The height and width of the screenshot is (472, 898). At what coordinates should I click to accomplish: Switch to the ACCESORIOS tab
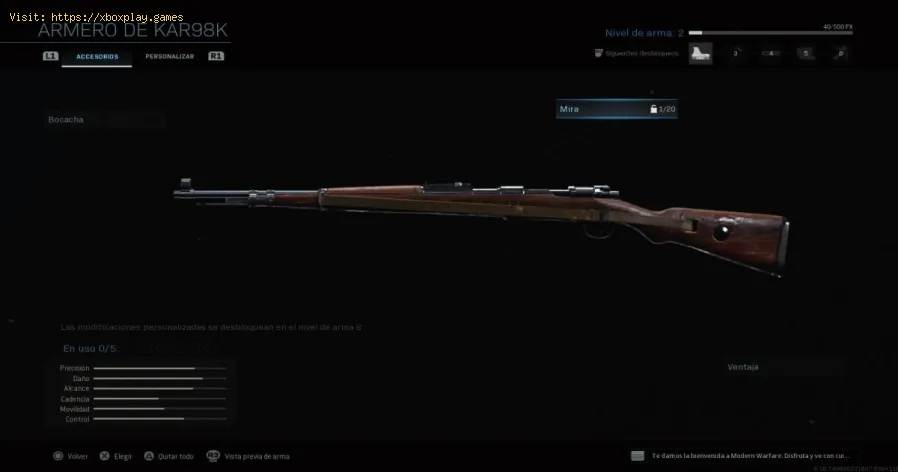97,57
